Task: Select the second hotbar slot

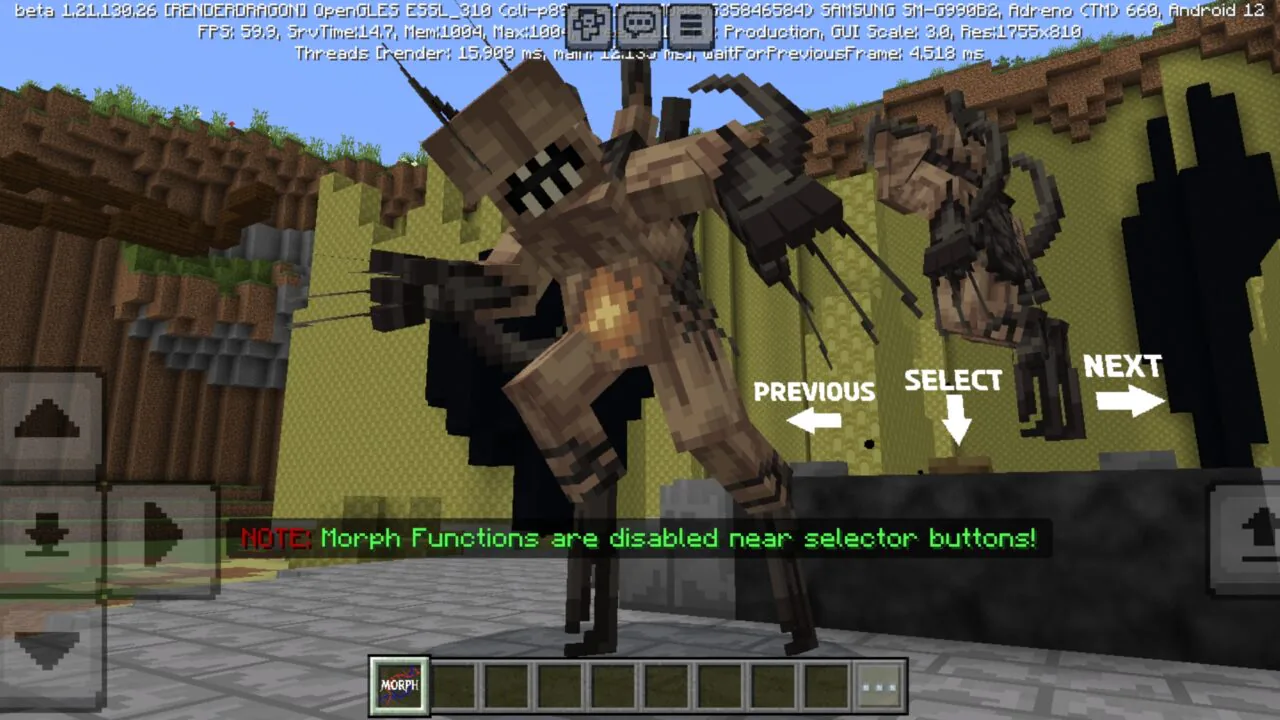Action: click(x=452, y=686)
